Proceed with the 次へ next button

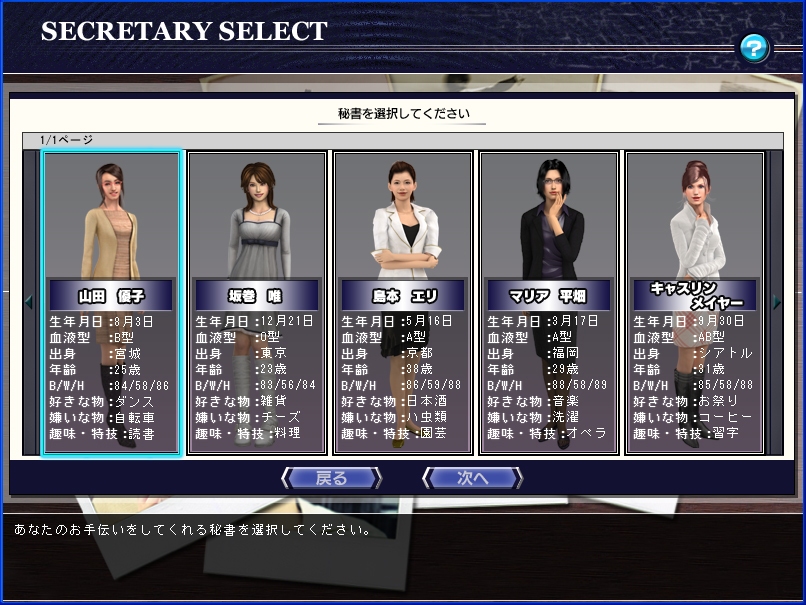coord(471,478)
